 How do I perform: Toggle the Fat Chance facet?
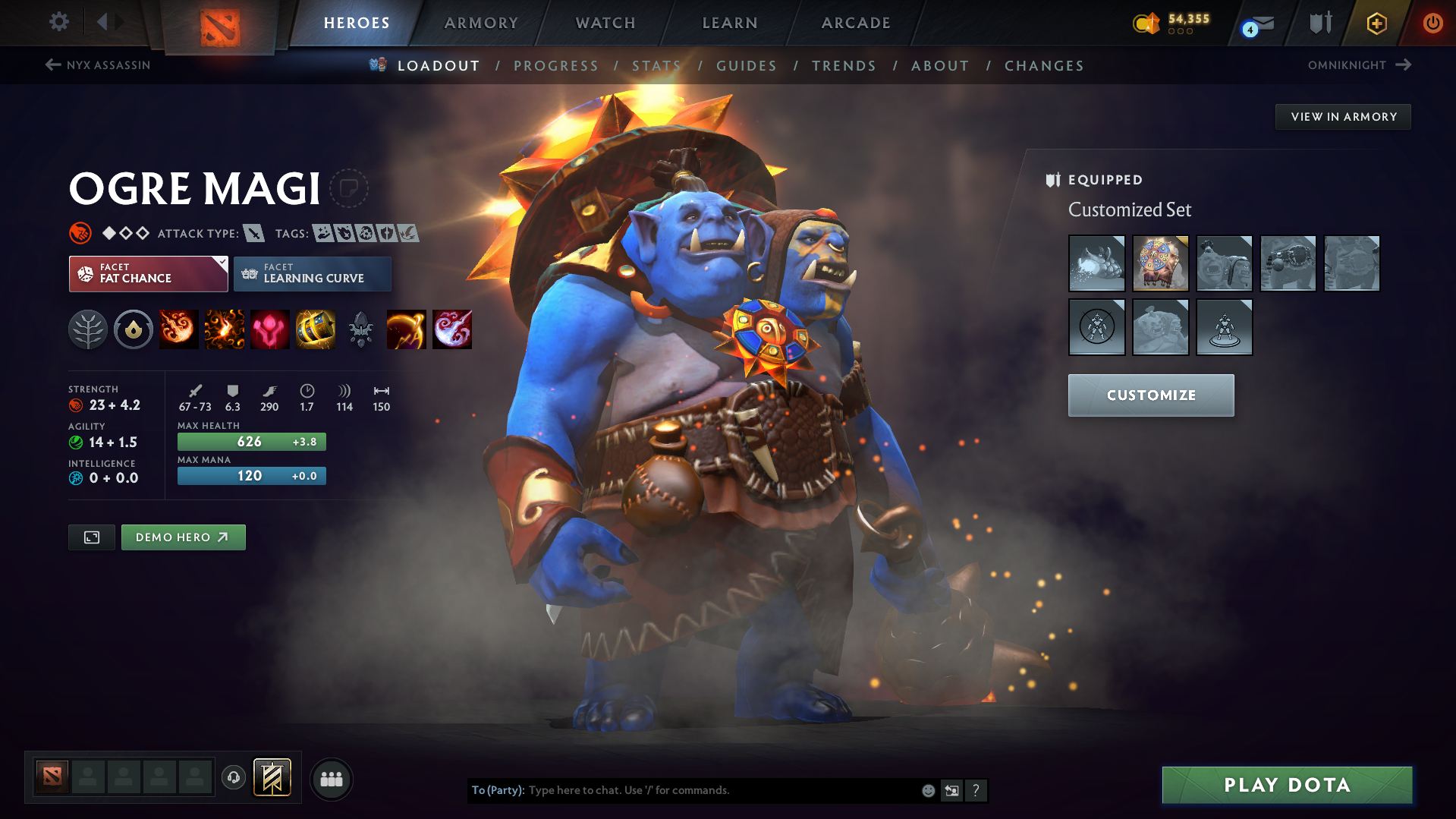pos(148,273)
